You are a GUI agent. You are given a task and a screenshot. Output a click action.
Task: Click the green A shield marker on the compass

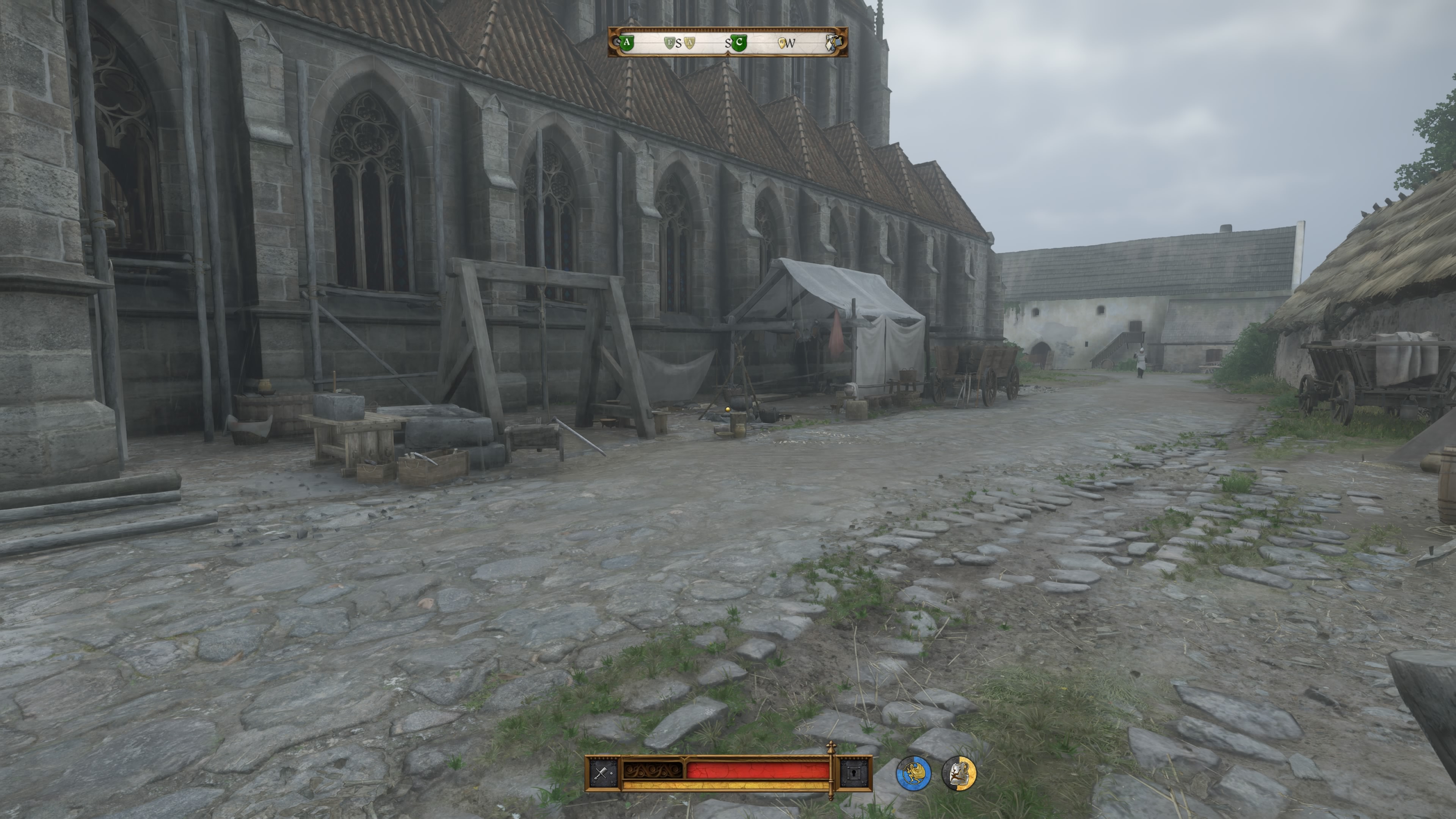click(628, 42)
